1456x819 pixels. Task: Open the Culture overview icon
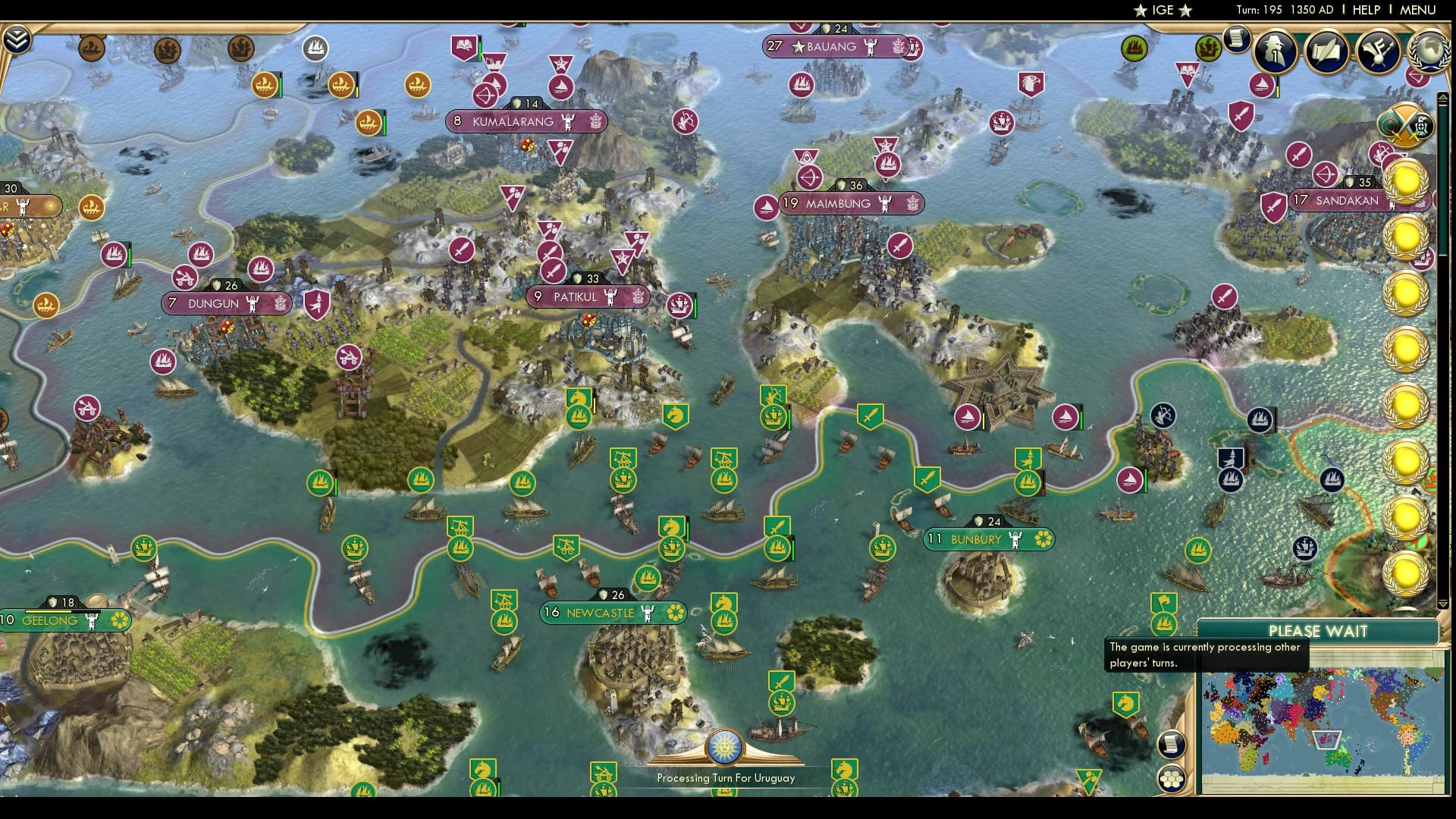[1379, 48]
